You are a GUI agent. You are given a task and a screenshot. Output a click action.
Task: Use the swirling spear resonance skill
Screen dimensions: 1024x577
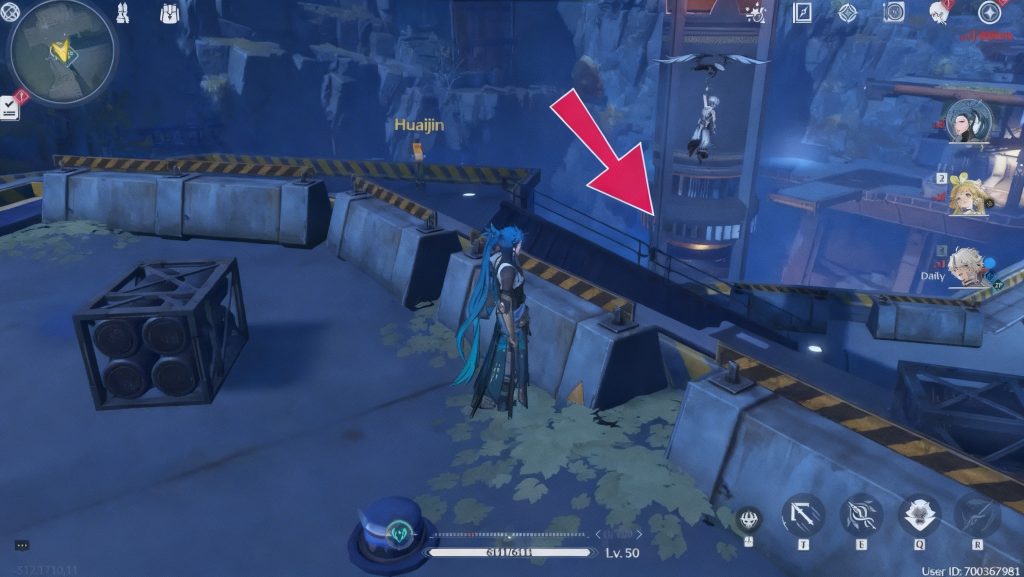(x=861, y=516)
